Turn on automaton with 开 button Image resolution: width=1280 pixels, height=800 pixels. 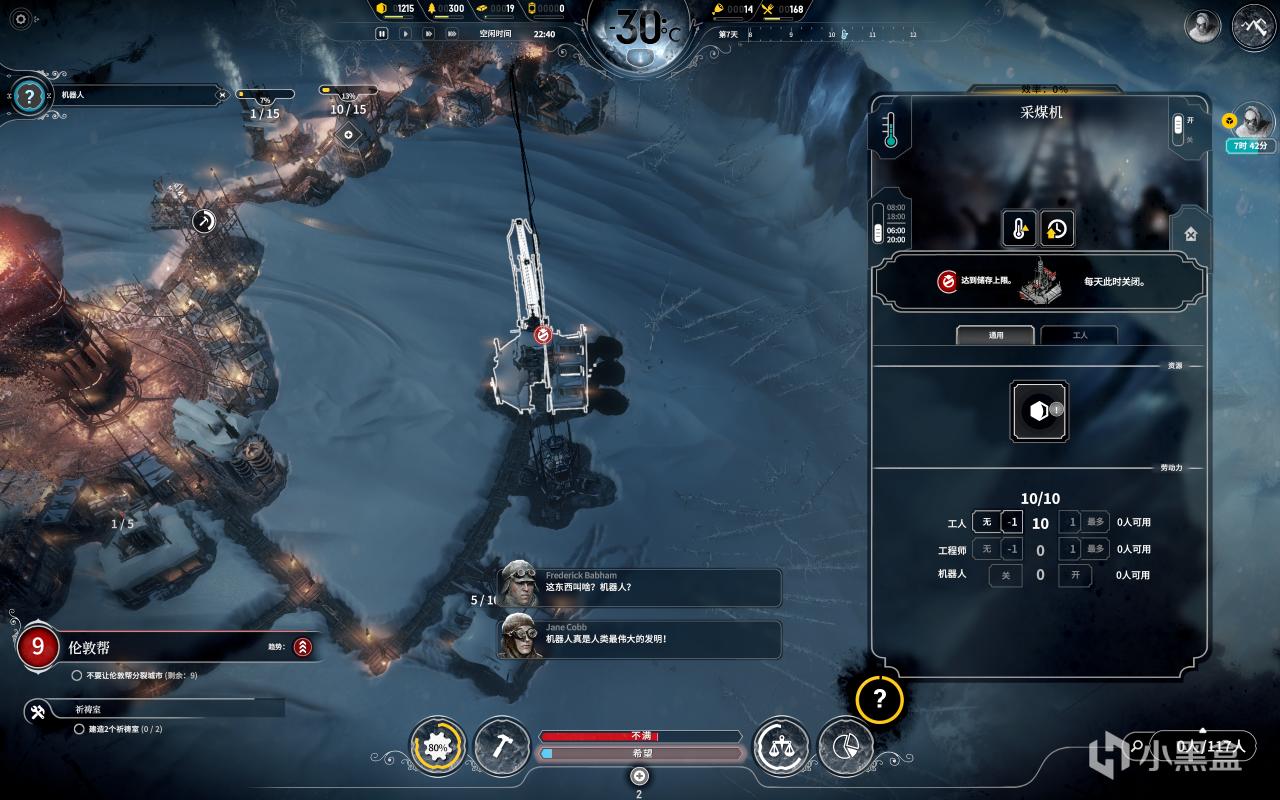click(x=1075, y=575)
